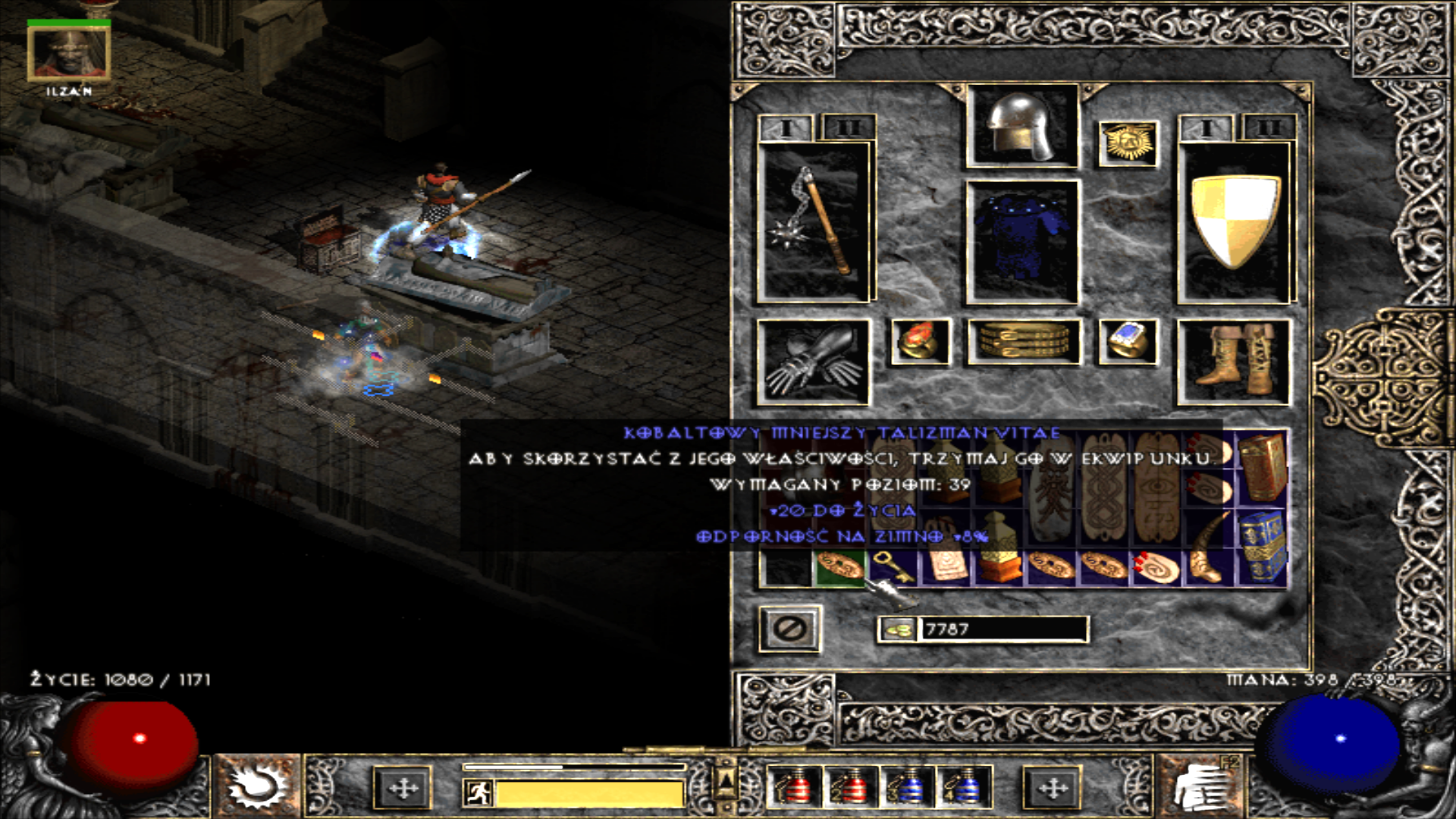Select the blue-gem ring slot

click(1128, 342)
